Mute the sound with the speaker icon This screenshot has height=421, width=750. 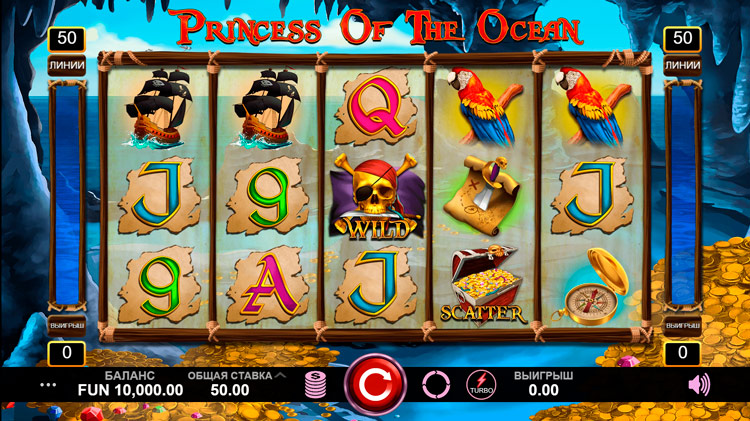tap(699, 384)
